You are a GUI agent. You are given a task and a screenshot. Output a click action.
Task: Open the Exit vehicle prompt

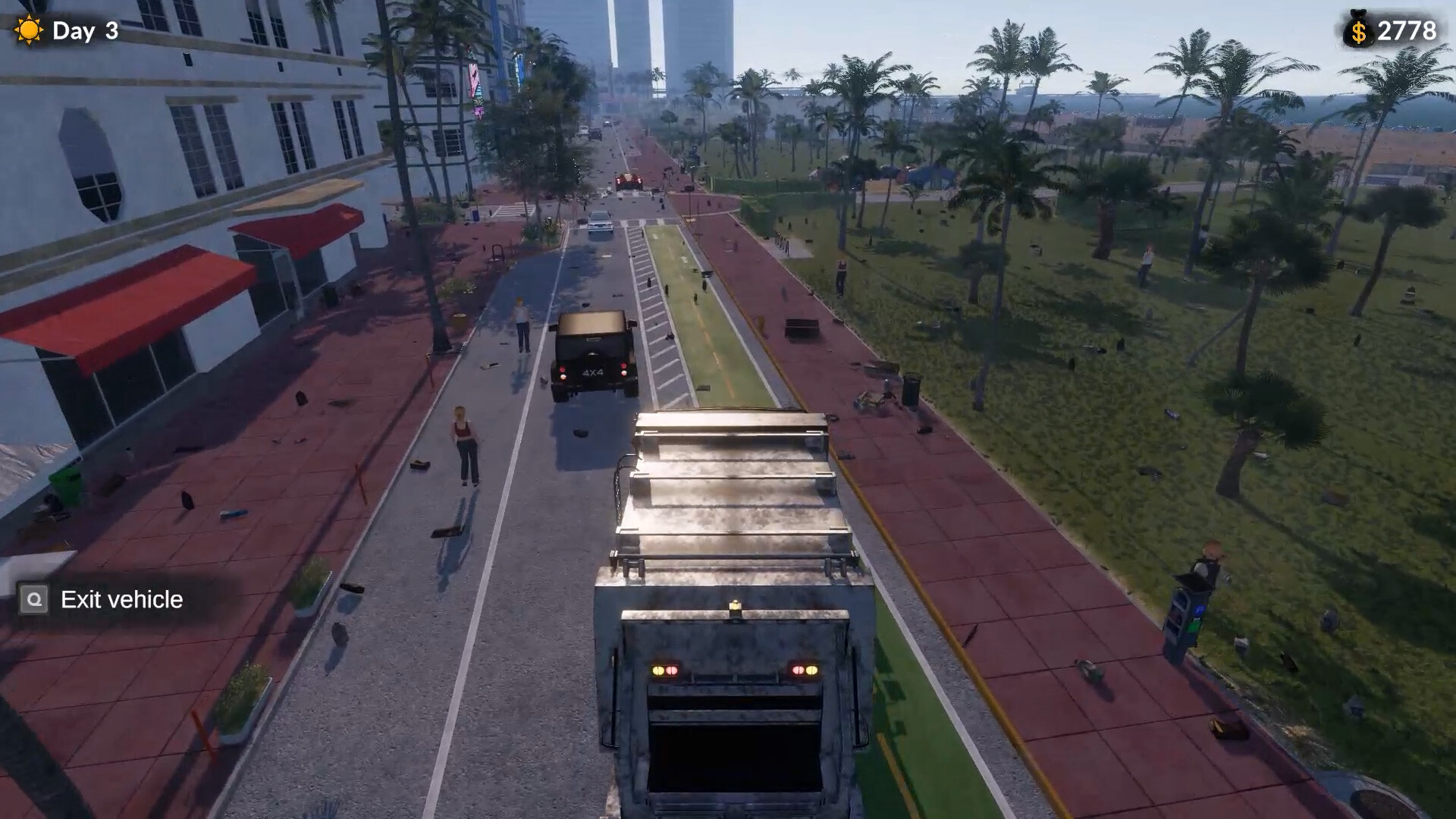point(106,600)
